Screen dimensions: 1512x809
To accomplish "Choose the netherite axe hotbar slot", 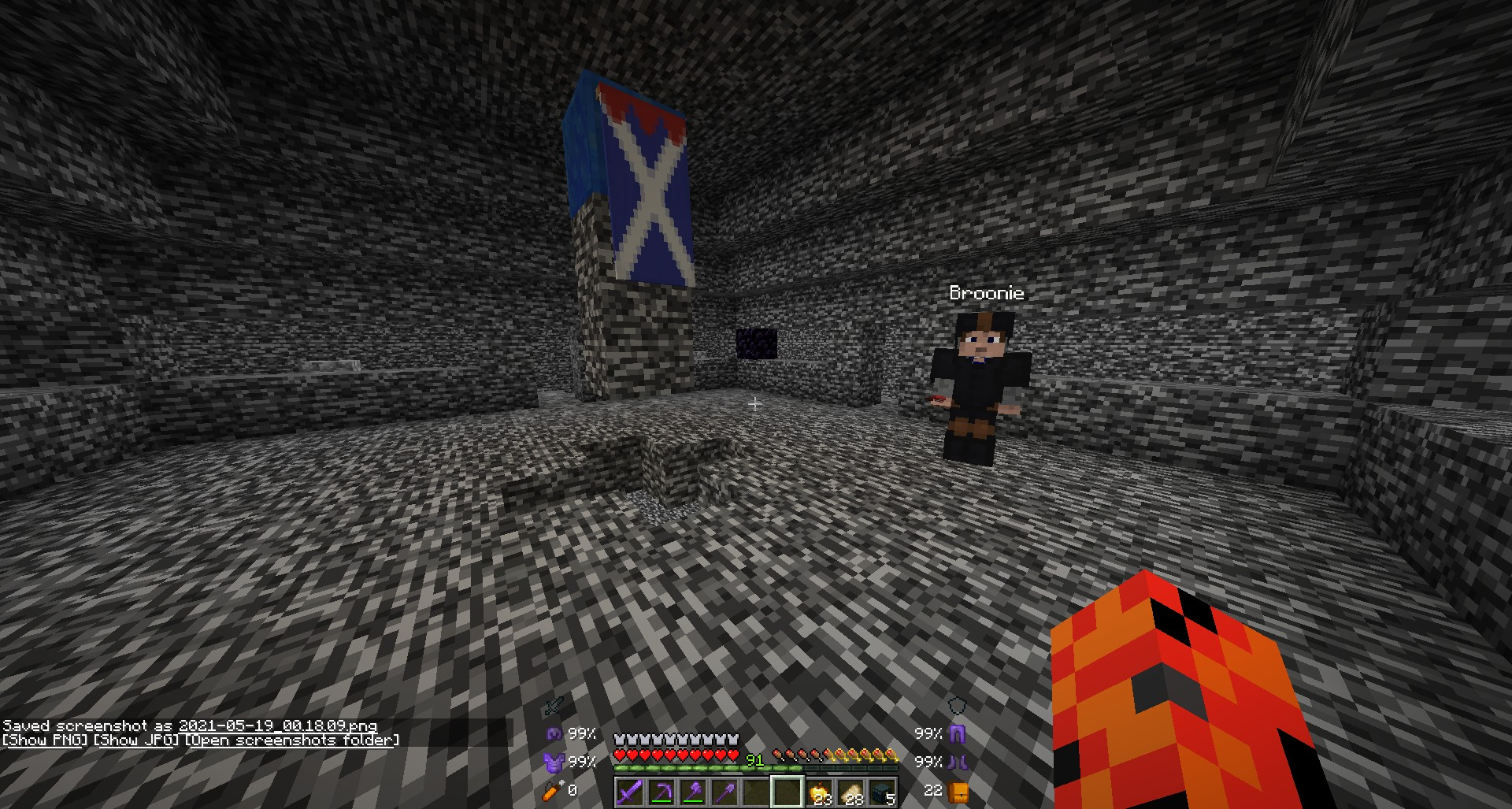I will tap(692, 792).
